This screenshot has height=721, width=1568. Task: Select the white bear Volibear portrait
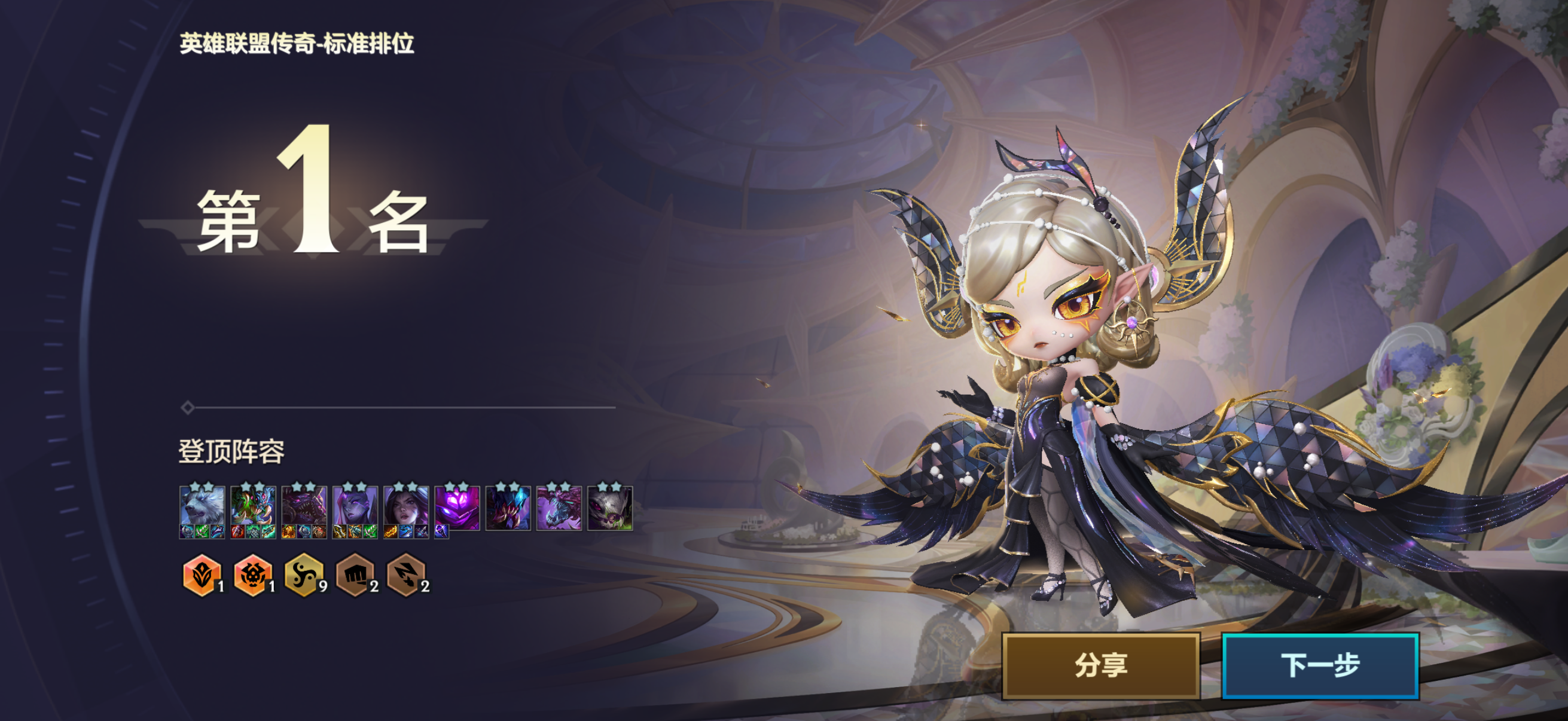(x=202, y=506)
